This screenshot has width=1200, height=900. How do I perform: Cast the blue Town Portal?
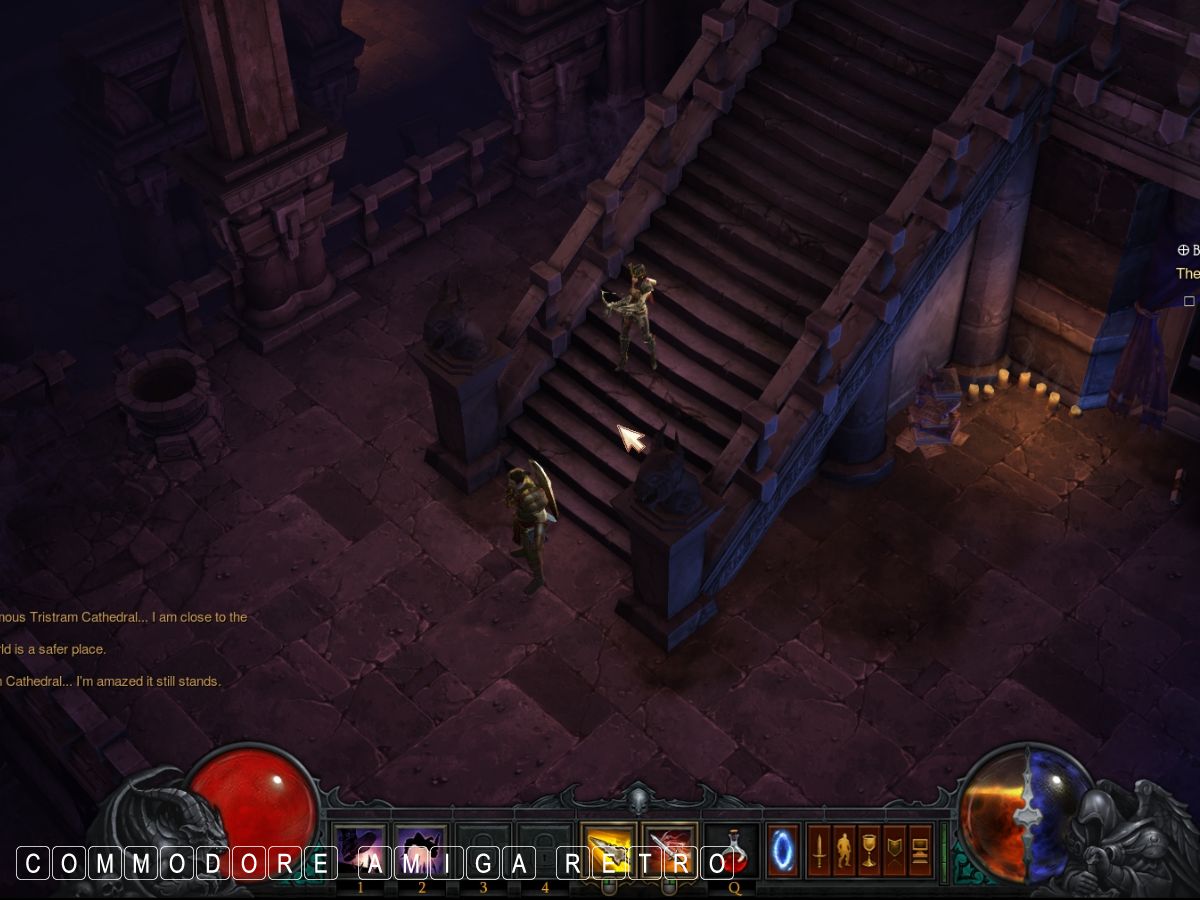point(783,850)
